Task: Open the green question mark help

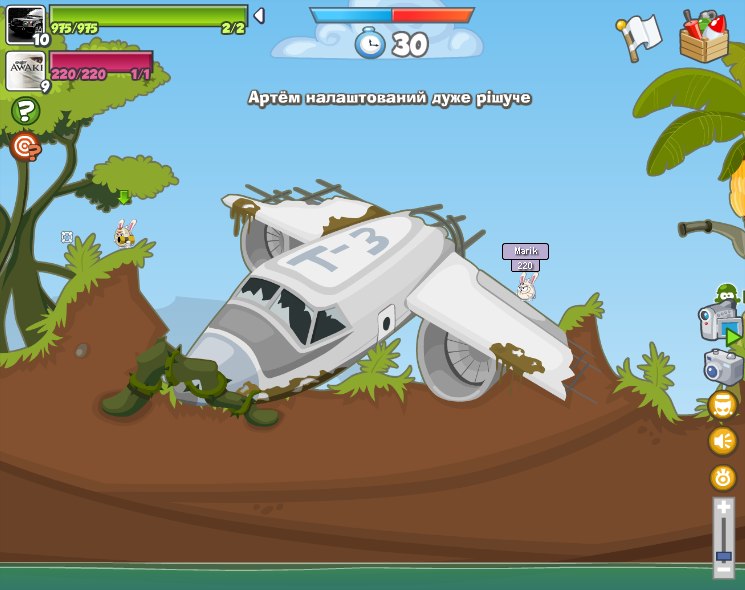Action: (25, 111)
